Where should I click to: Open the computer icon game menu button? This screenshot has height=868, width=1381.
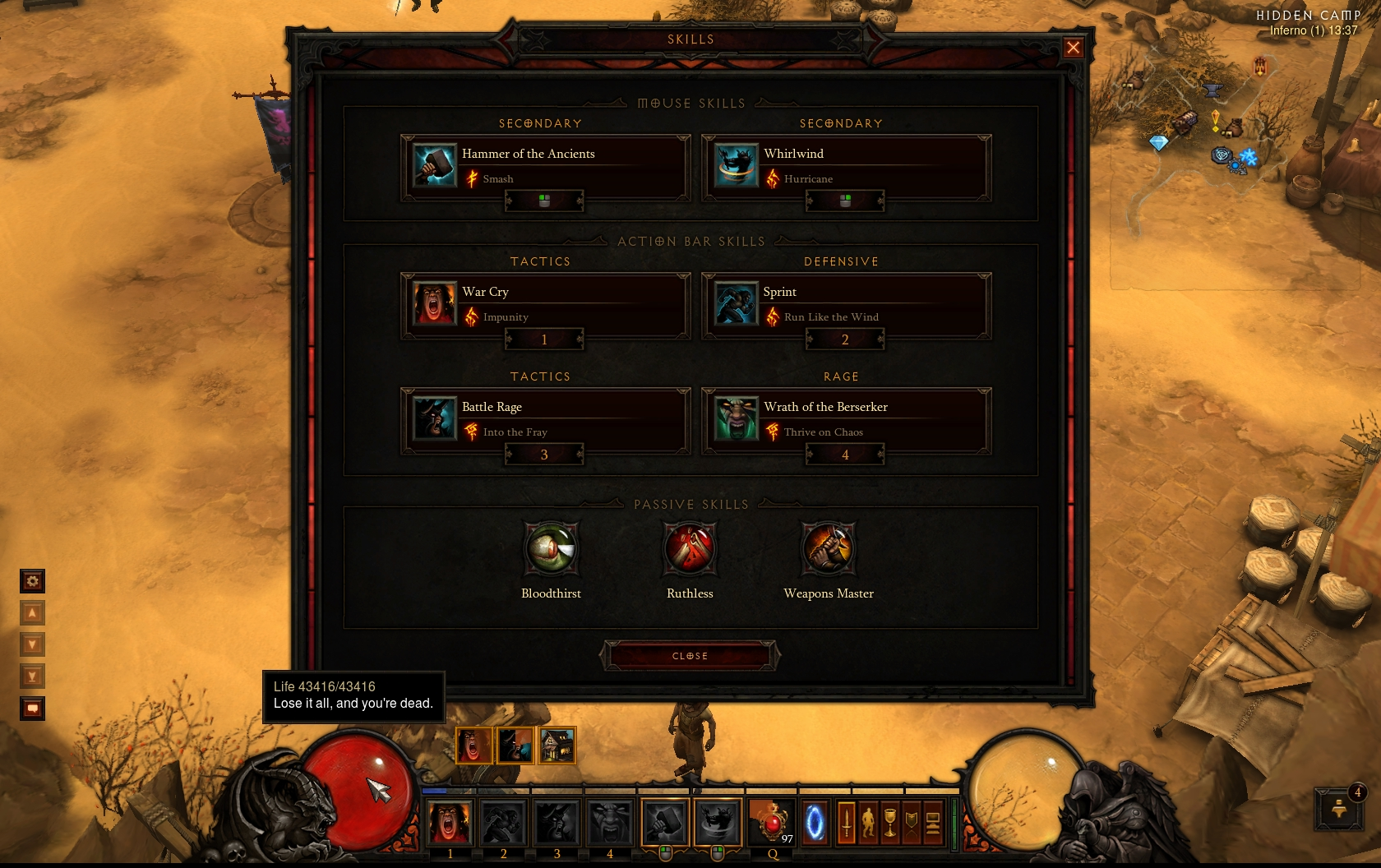click(933, 822)
